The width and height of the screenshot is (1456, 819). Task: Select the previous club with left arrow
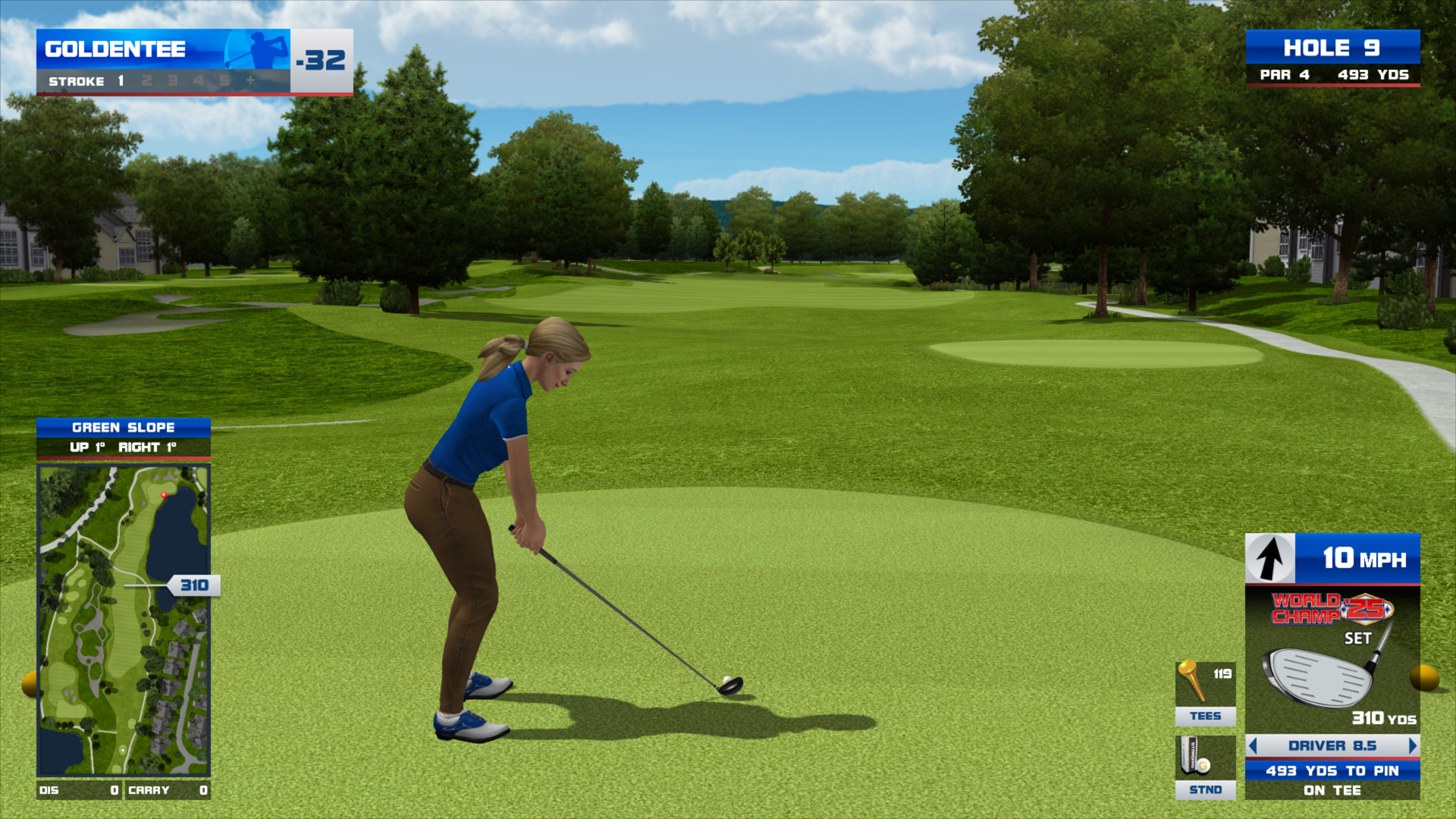coord(1253,746)
